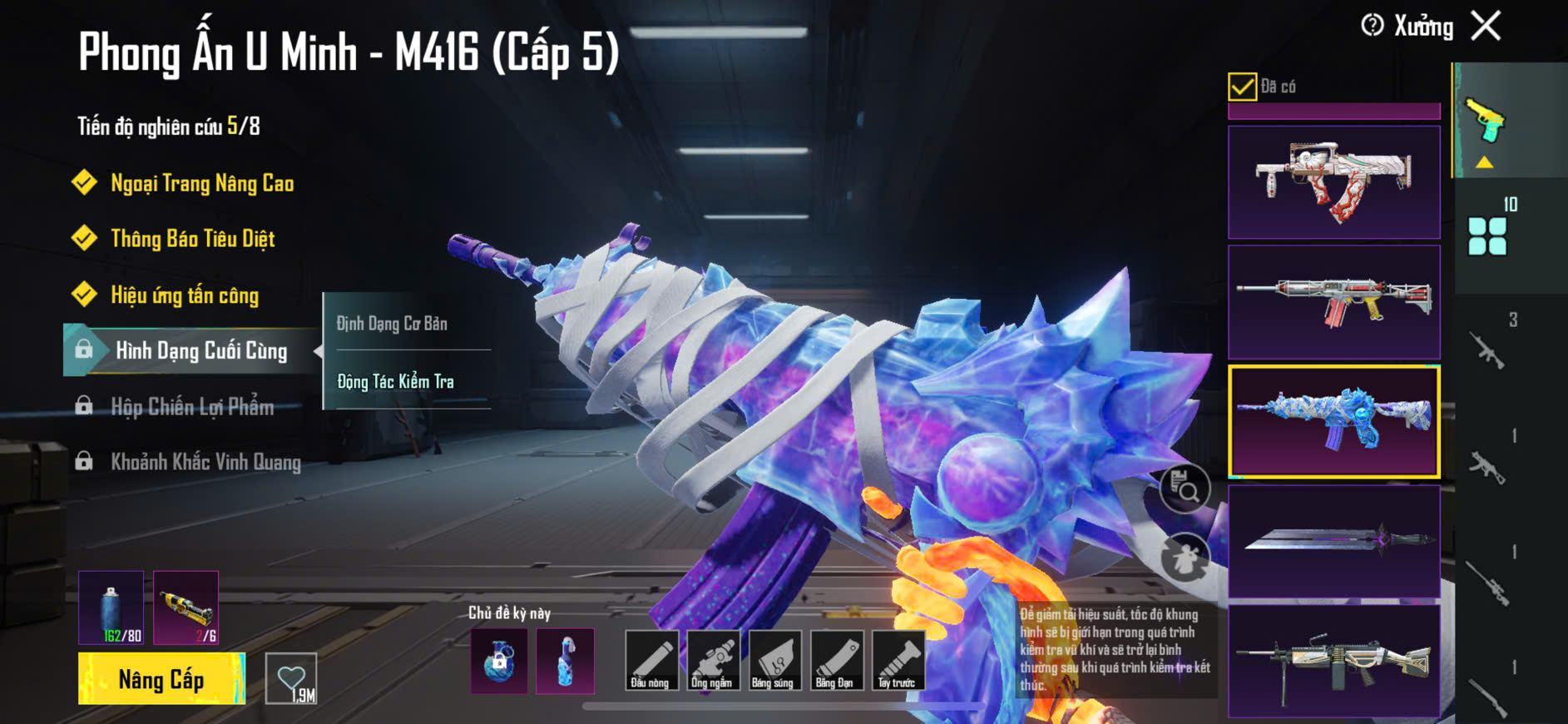Image resolution: width=1568 pixels, height=724 pixels.
Task: Choose Hiệu ứng tấn công stage
Action: (x=184, y=295)
